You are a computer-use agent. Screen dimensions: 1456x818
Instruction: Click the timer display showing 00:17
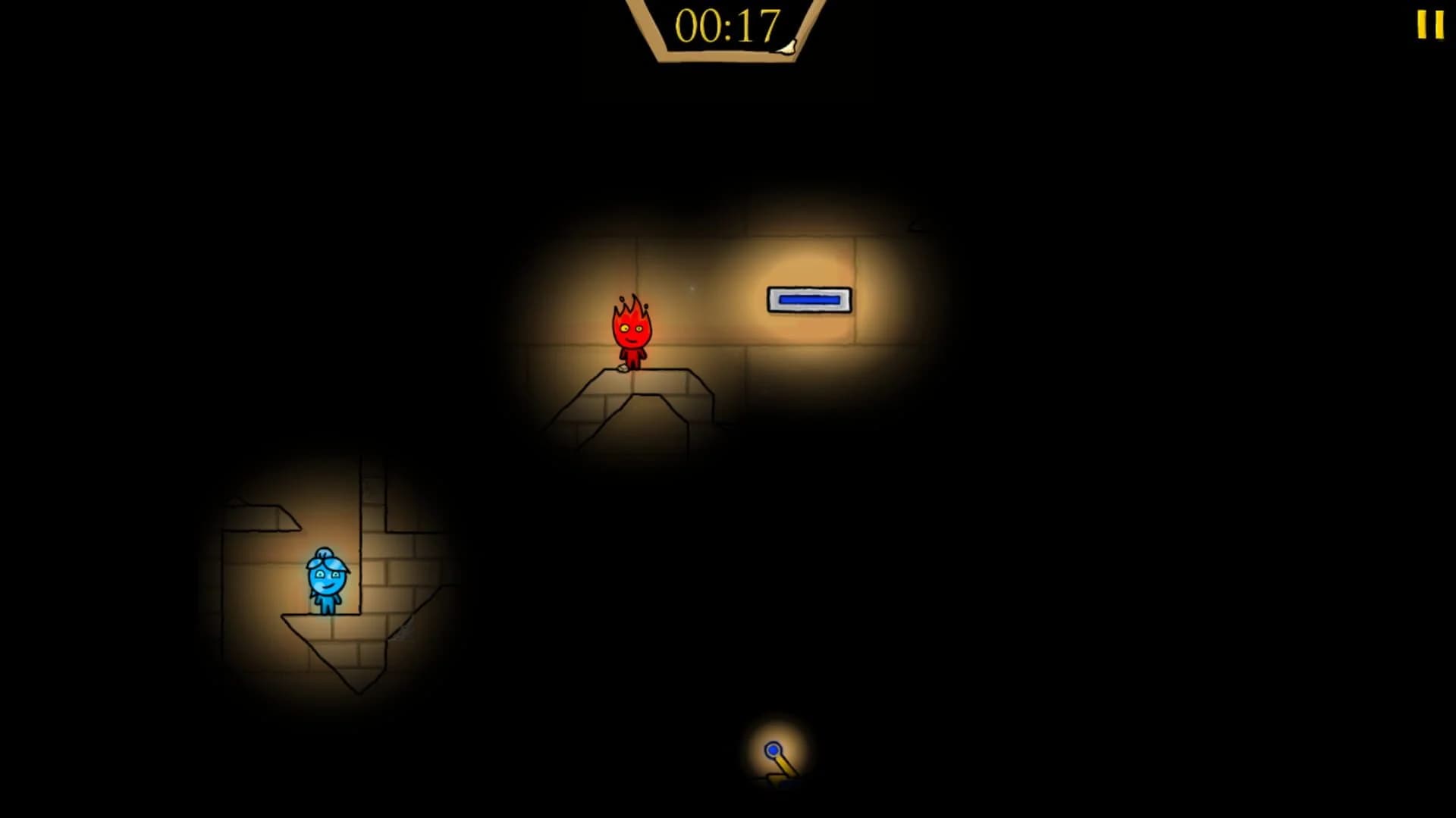click(x=726, y=25)
